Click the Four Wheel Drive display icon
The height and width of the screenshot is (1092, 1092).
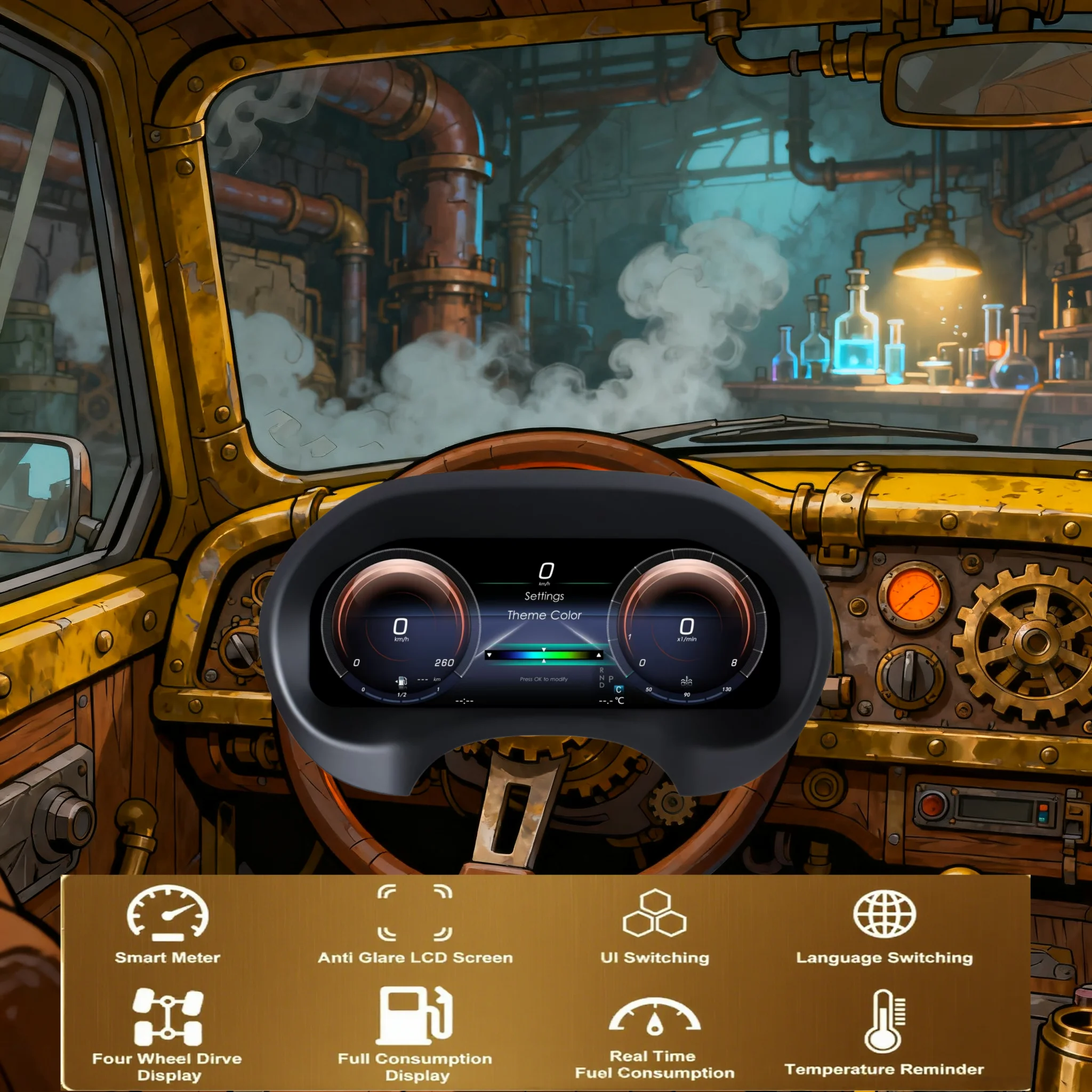pos(168,1017)
